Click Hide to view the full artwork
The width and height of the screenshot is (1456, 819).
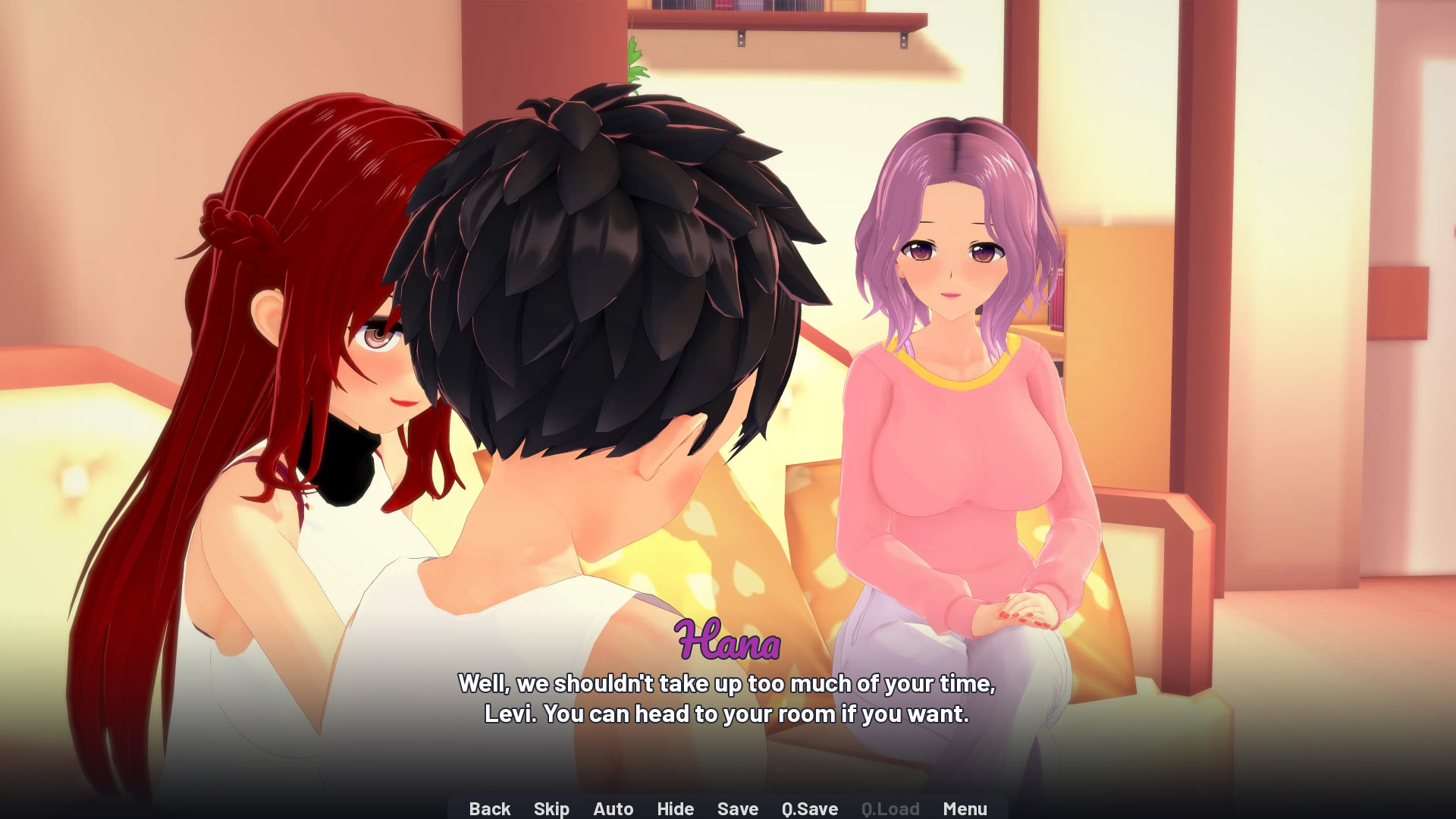675,808
